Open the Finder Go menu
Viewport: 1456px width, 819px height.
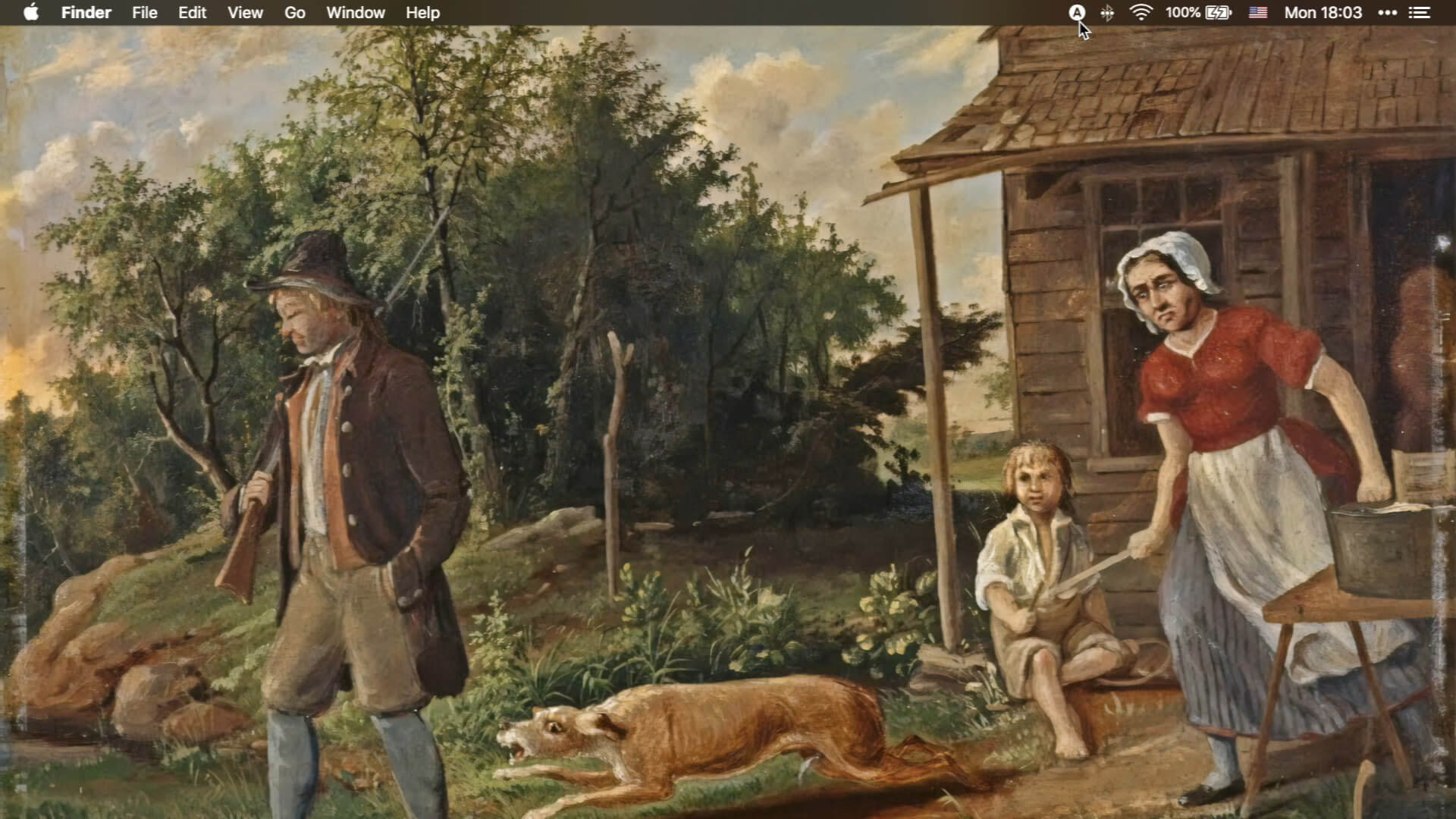[x=294, y=13]
